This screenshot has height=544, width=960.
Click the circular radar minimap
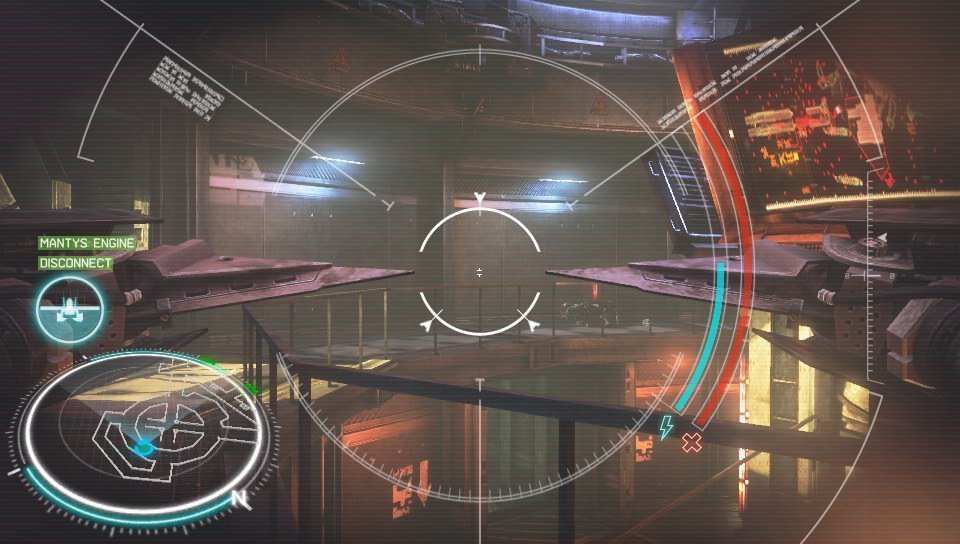click(x=143, y=433)
